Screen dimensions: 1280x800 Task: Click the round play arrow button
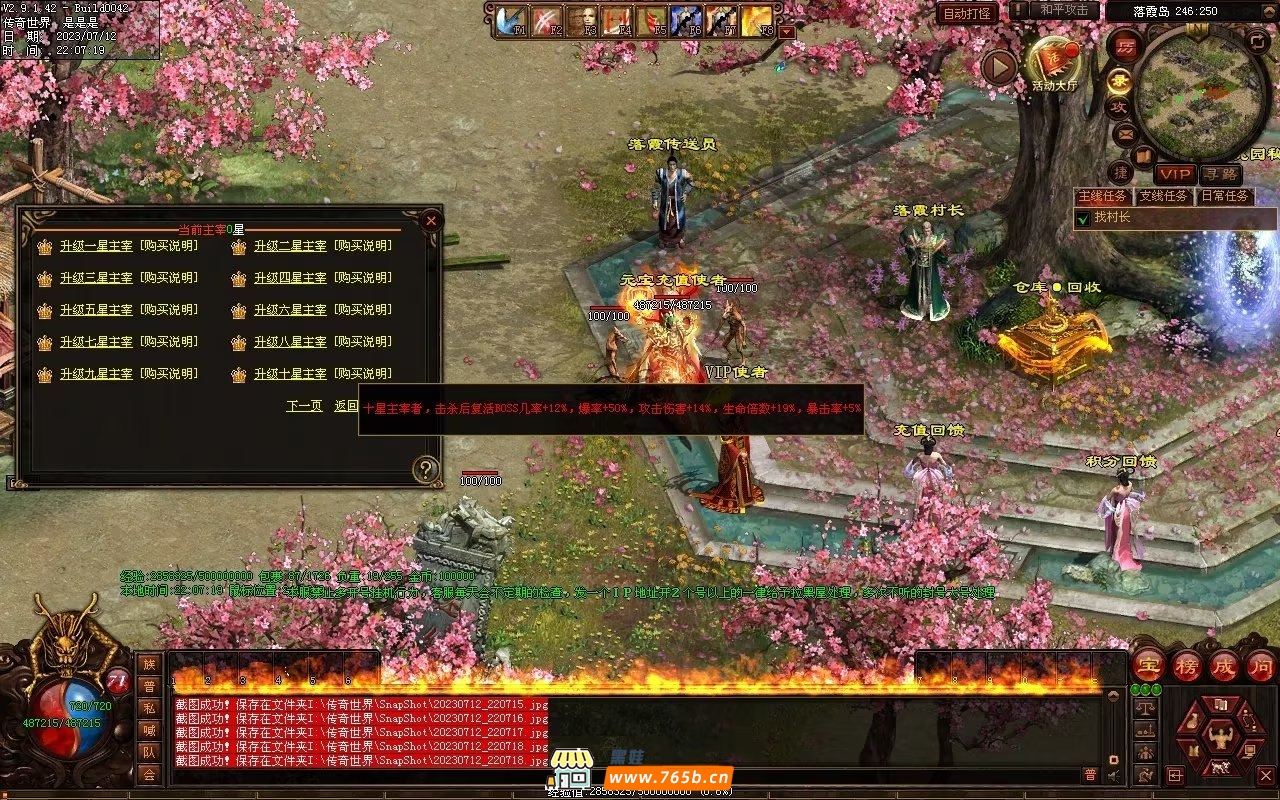click(x=998, y=68)
